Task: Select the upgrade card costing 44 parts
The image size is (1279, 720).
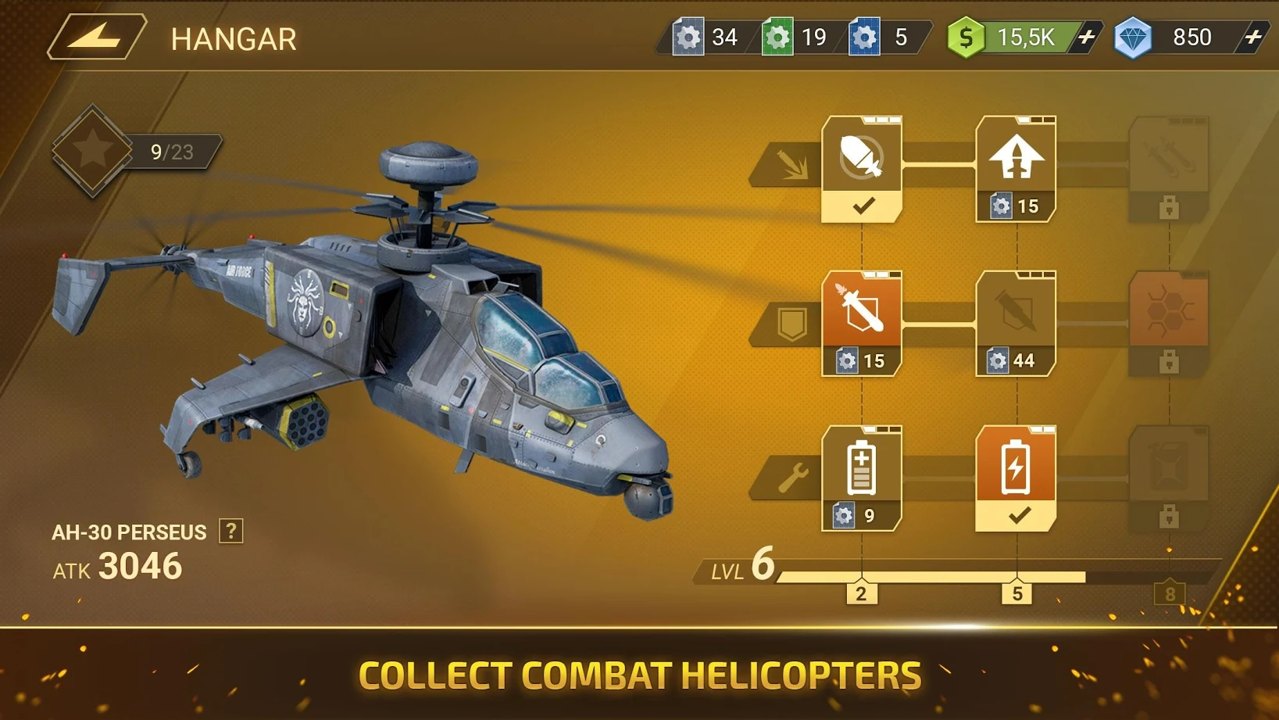Action: point(1016,323)
